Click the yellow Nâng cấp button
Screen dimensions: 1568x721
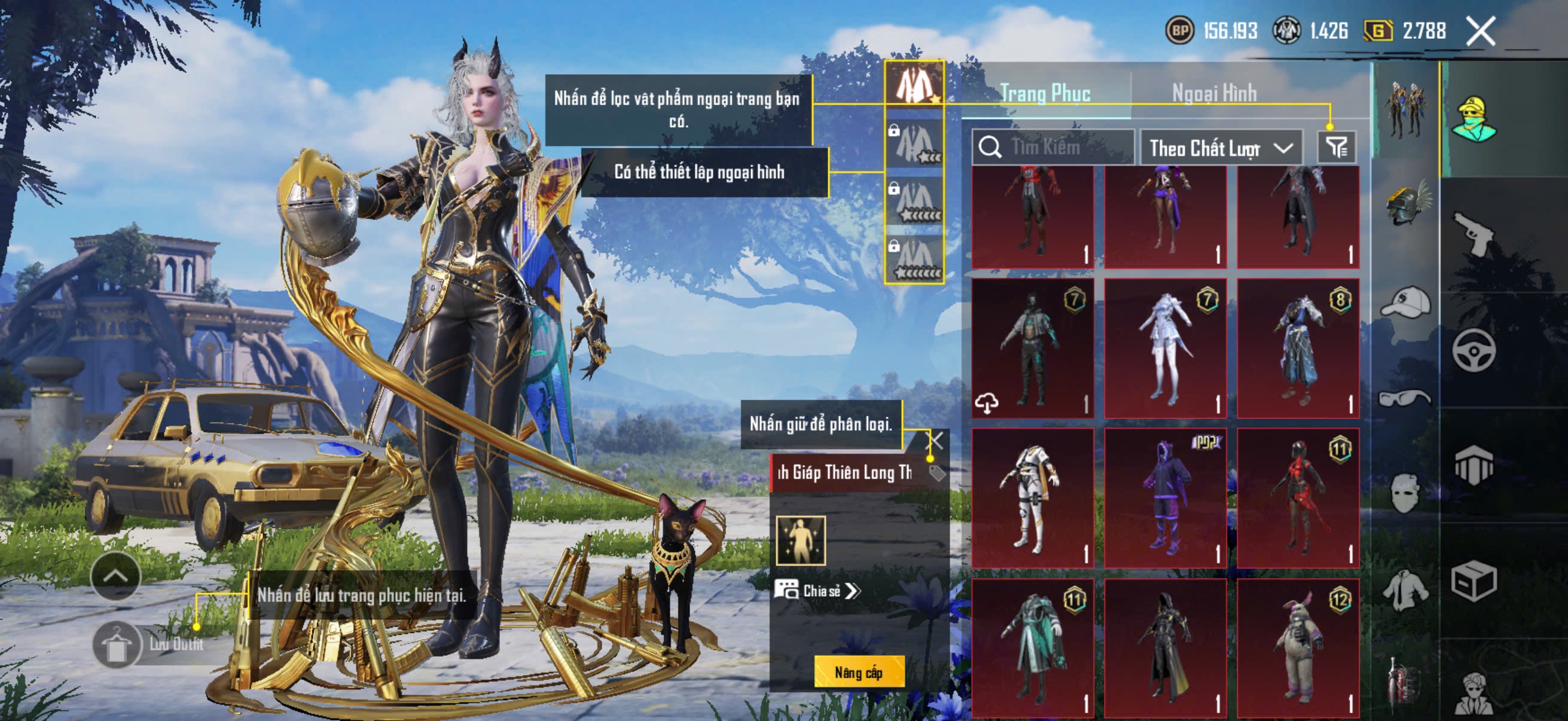tap(858, 673)
